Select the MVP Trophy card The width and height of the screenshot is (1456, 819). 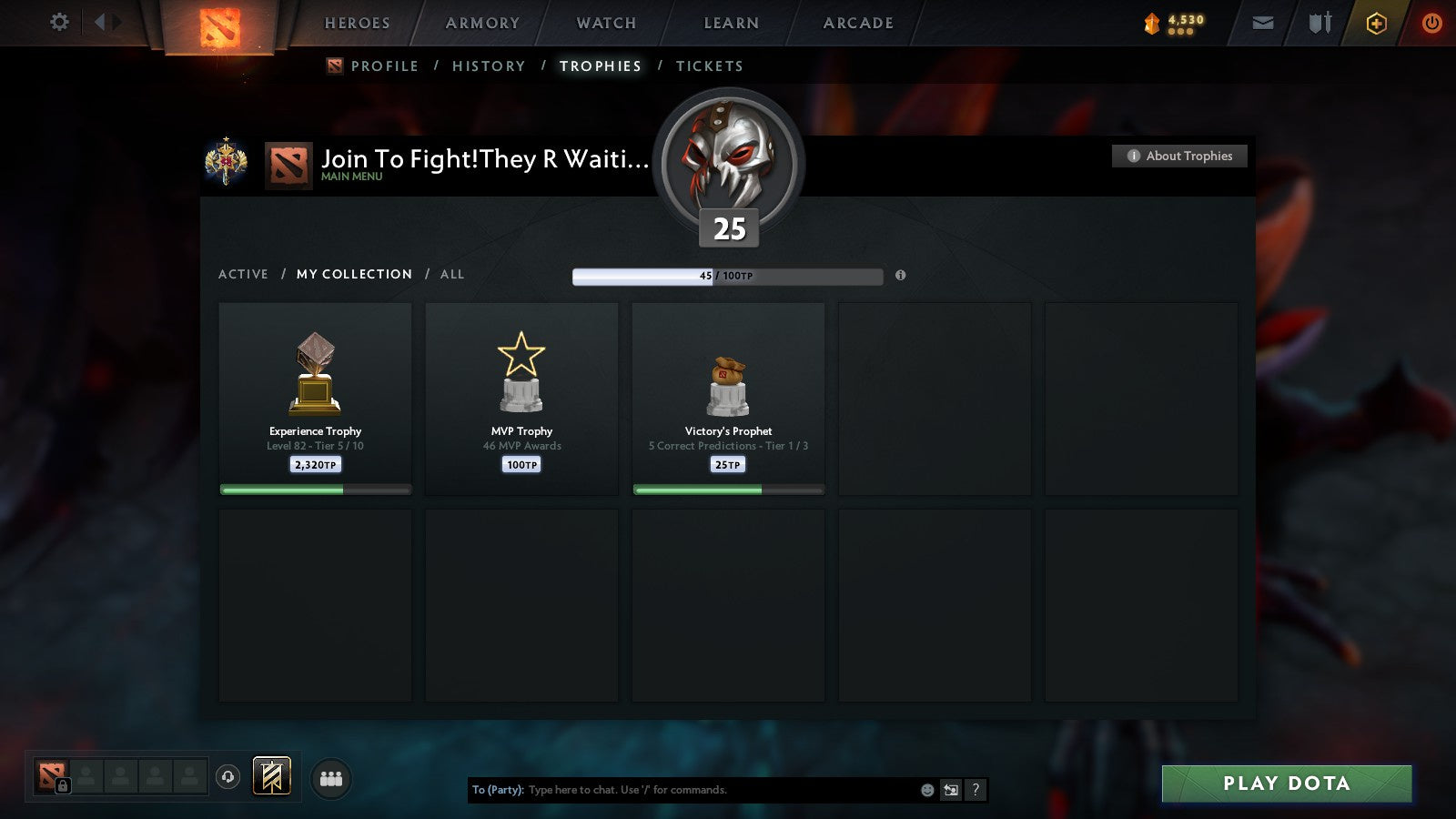click(x=521, y=399)
